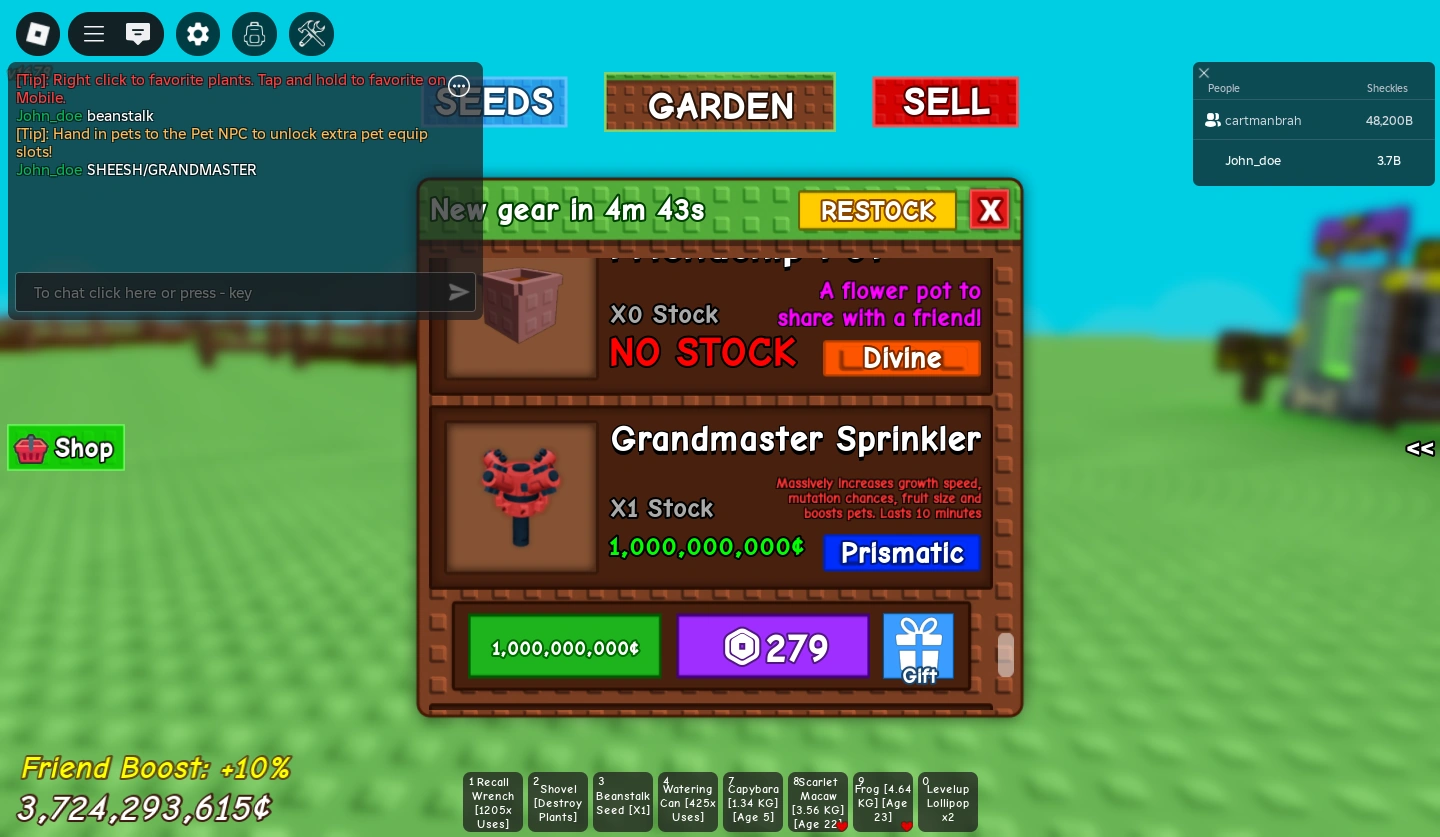Switch to the GARDEN tab
The width and height of the screenshot is (1440, 837).
720,104
